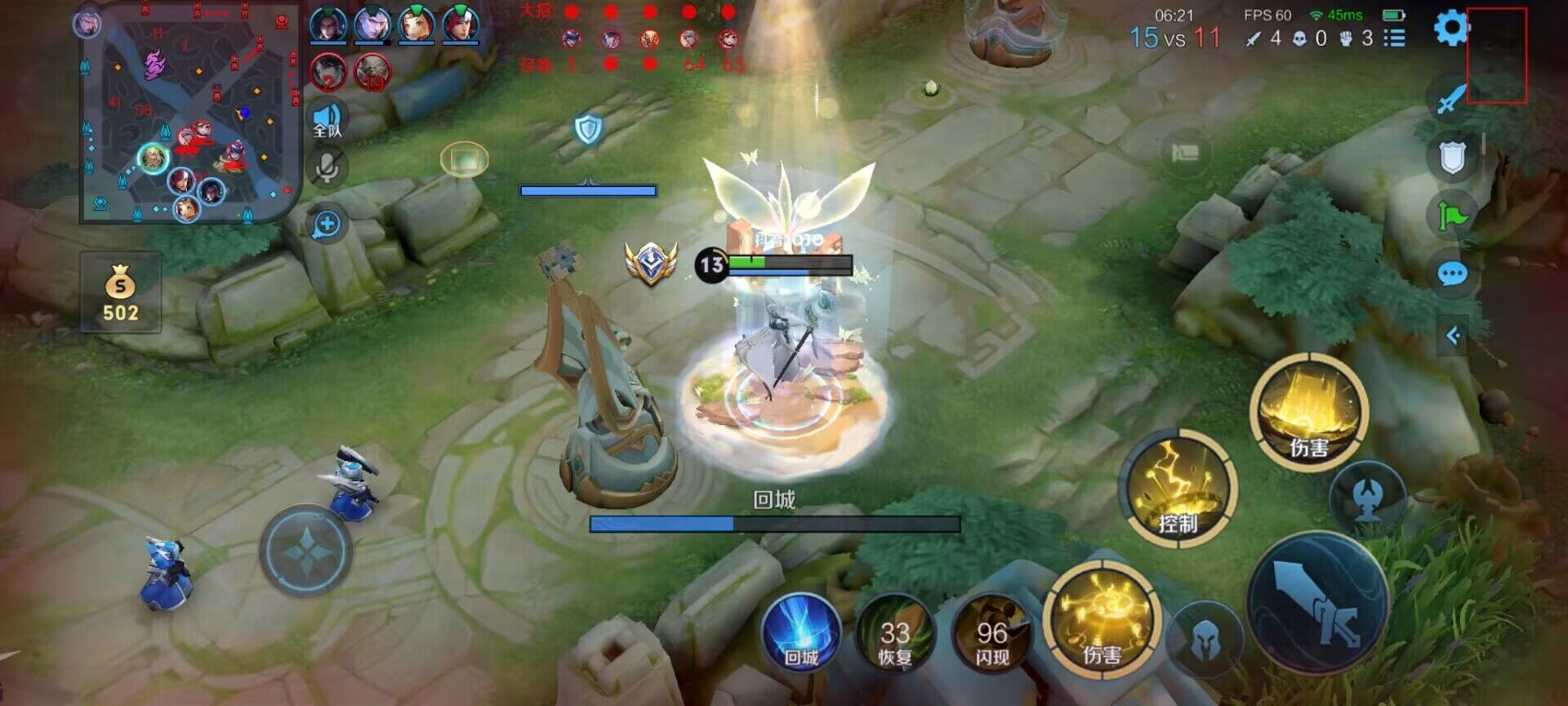Tap the minimap
The width and height of the screenshot is (1568, 706).
coord(188,114)
